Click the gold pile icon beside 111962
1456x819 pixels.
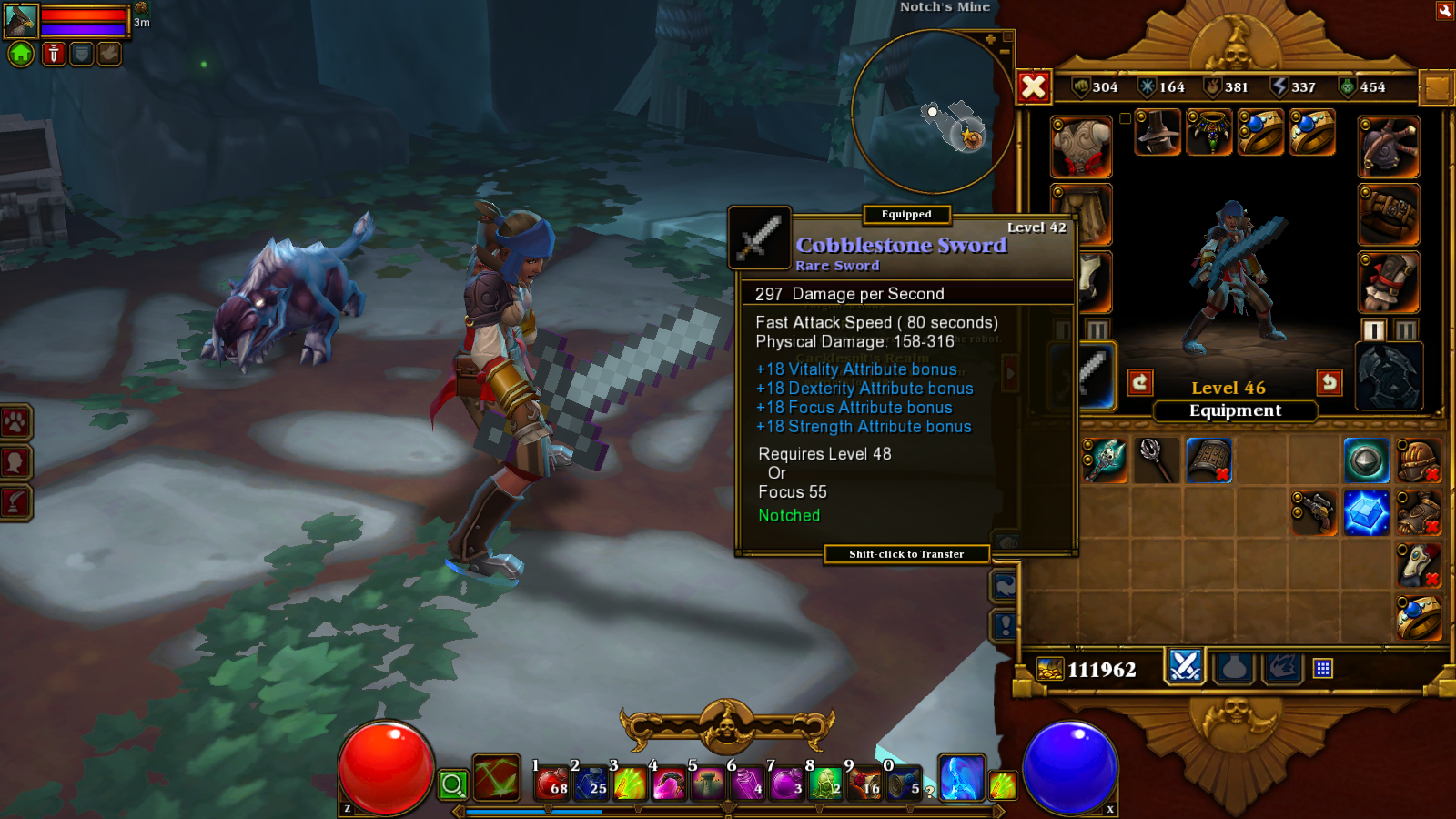1049,669
